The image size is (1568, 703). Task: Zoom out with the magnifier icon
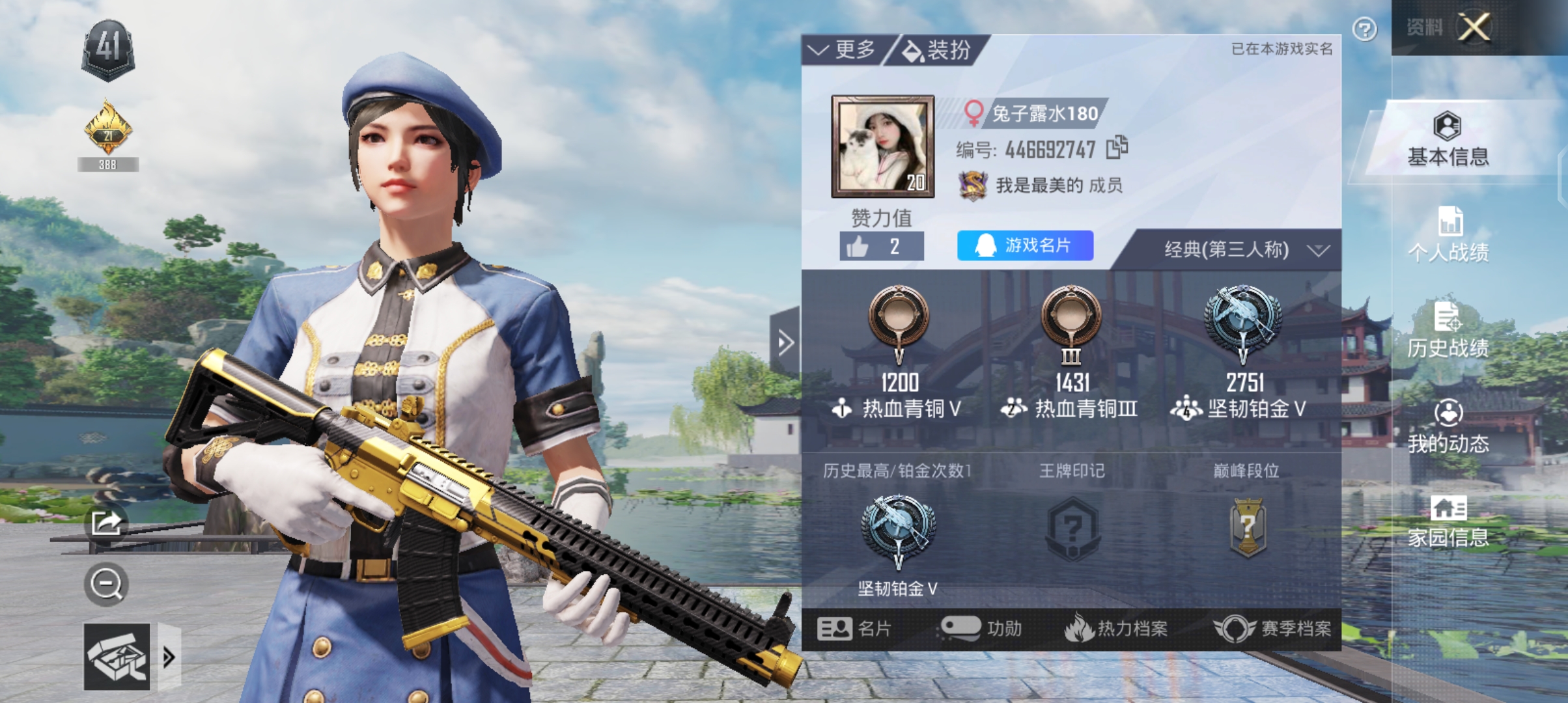pyautogui.click(x=106, y=584)
